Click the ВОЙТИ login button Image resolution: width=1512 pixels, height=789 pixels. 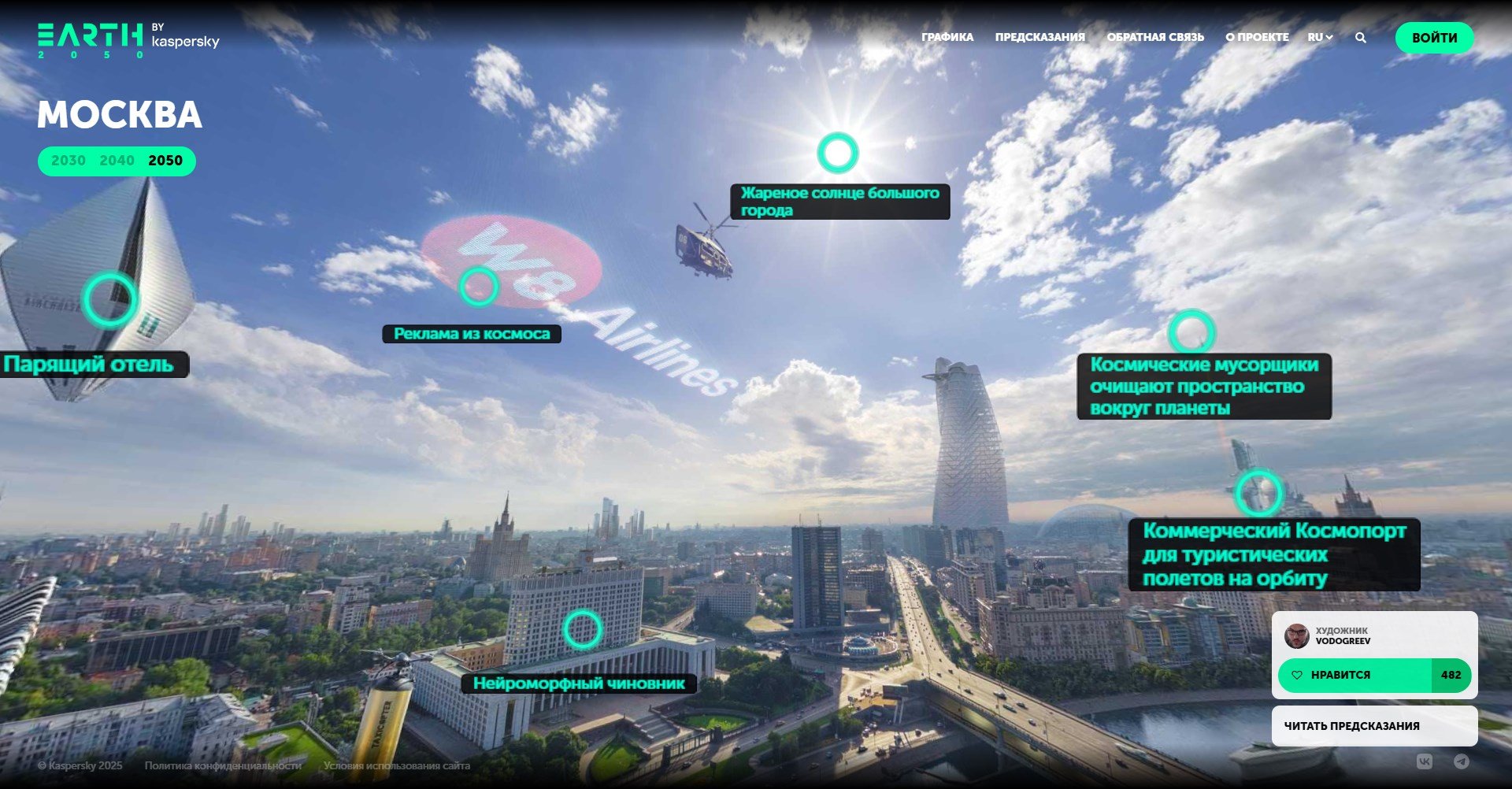[x=1434, y=38]
